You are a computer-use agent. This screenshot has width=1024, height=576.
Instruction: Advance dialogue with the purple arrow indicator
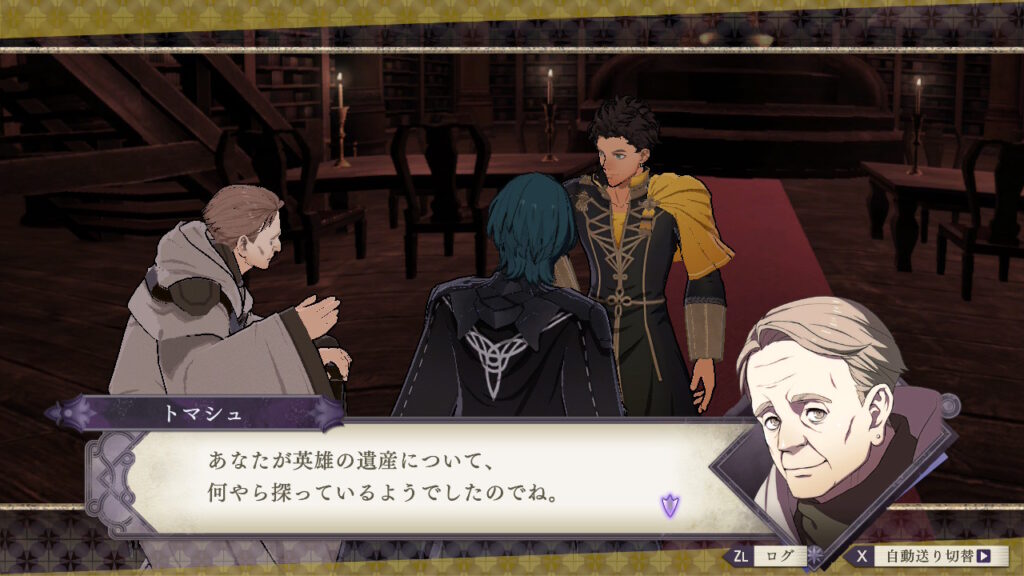pos(669,505)
